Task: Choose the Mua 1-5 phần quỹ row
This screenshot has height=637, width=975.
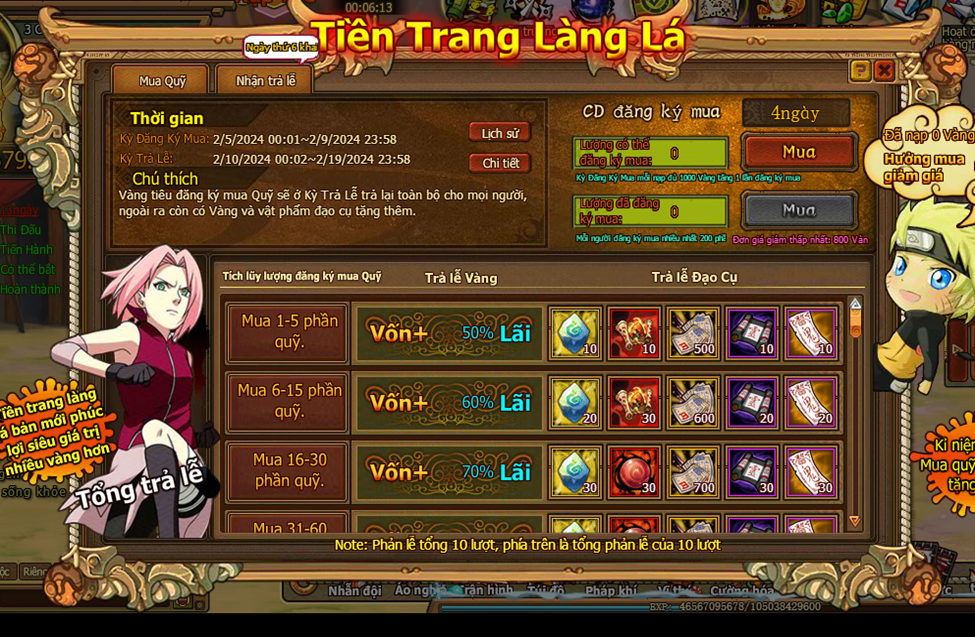Action: pyautogui.click(x=288, y=332)
